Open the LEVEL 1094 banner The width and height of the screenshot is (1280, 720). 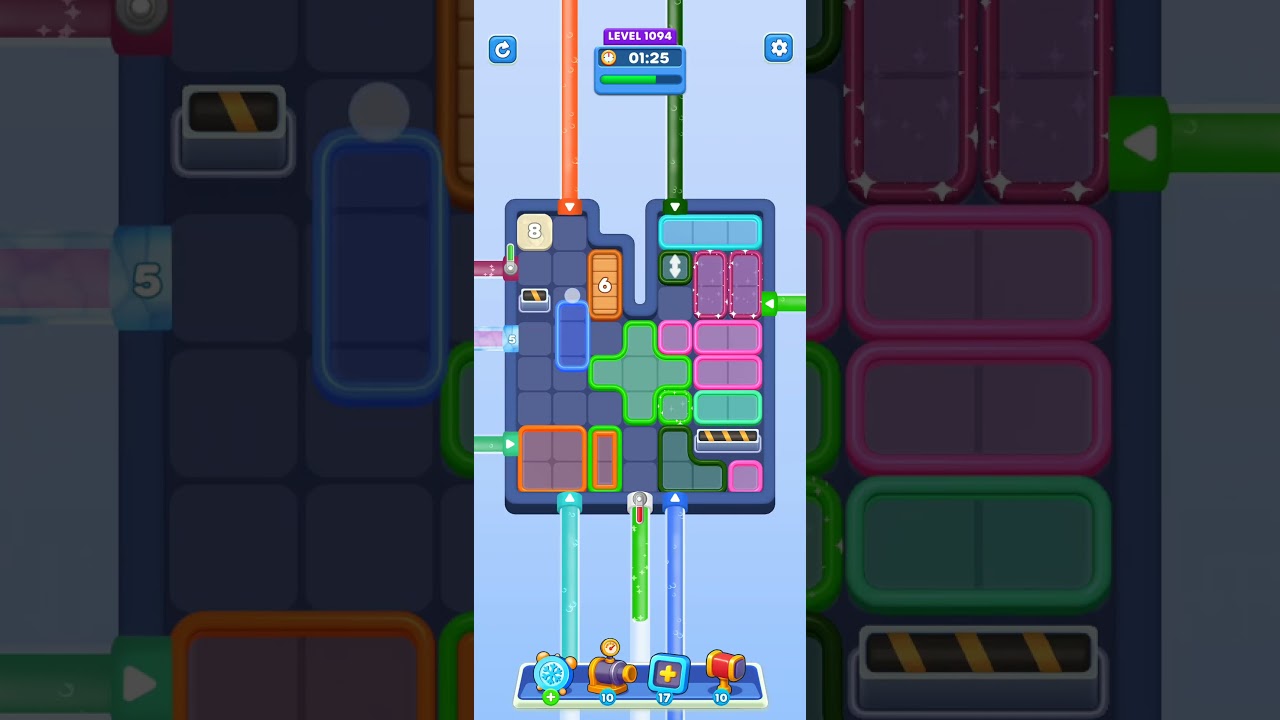[x=640, y=36]
